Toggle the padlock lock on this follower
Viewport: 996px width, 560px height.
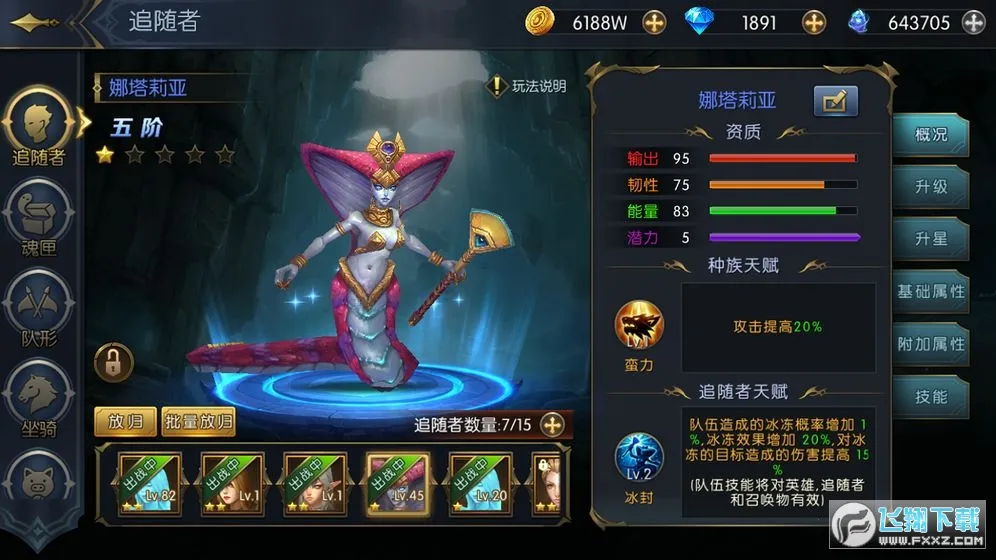coord(113,362)
